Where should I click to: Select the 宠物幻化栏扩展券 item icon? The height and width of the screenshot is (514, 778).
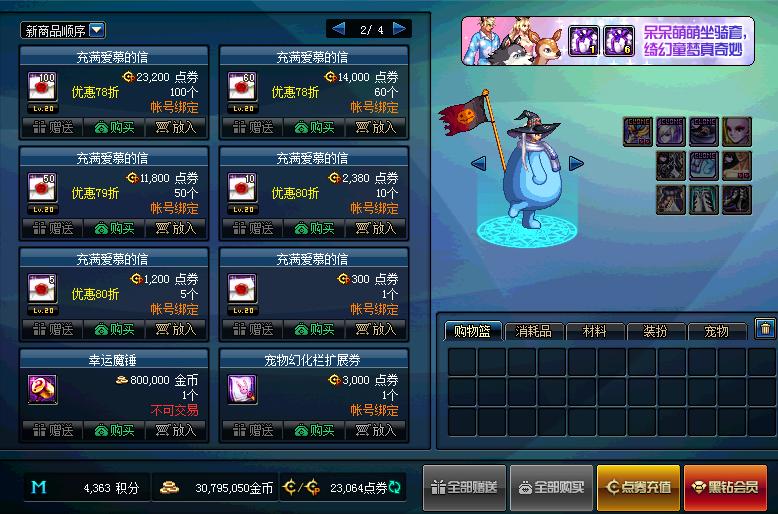click(x=242, y=389)
